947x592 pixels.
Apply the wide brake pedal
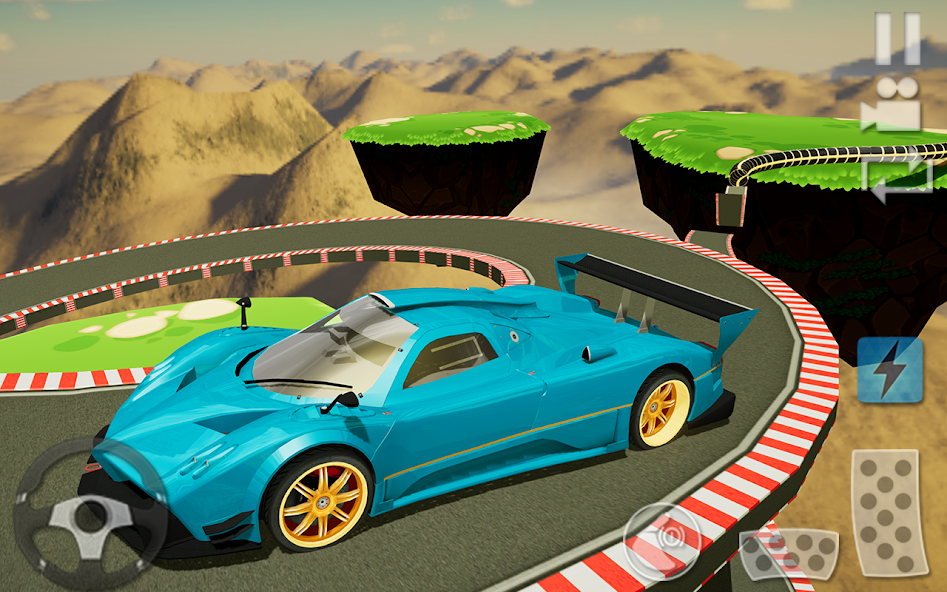point(789,554)
